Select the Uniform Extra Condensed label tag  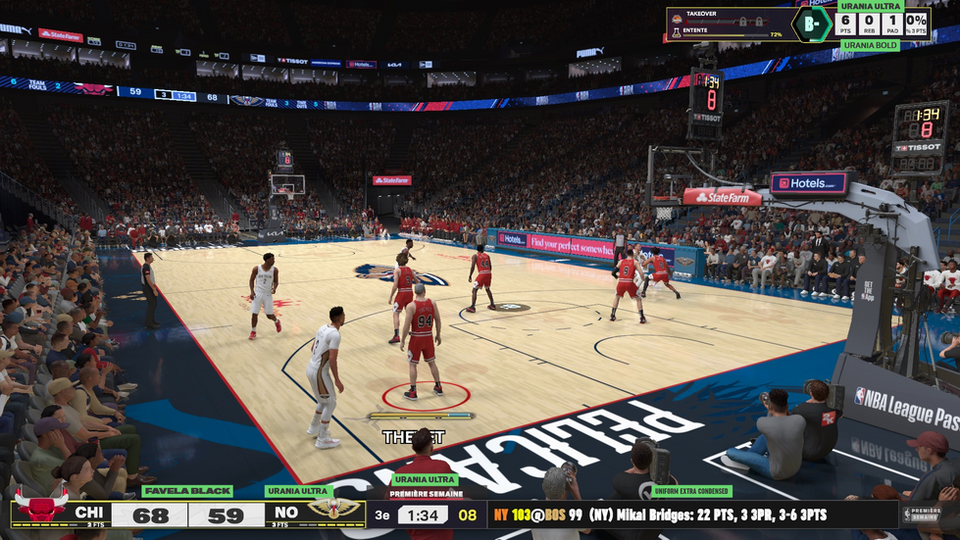[x=691, y=491]
